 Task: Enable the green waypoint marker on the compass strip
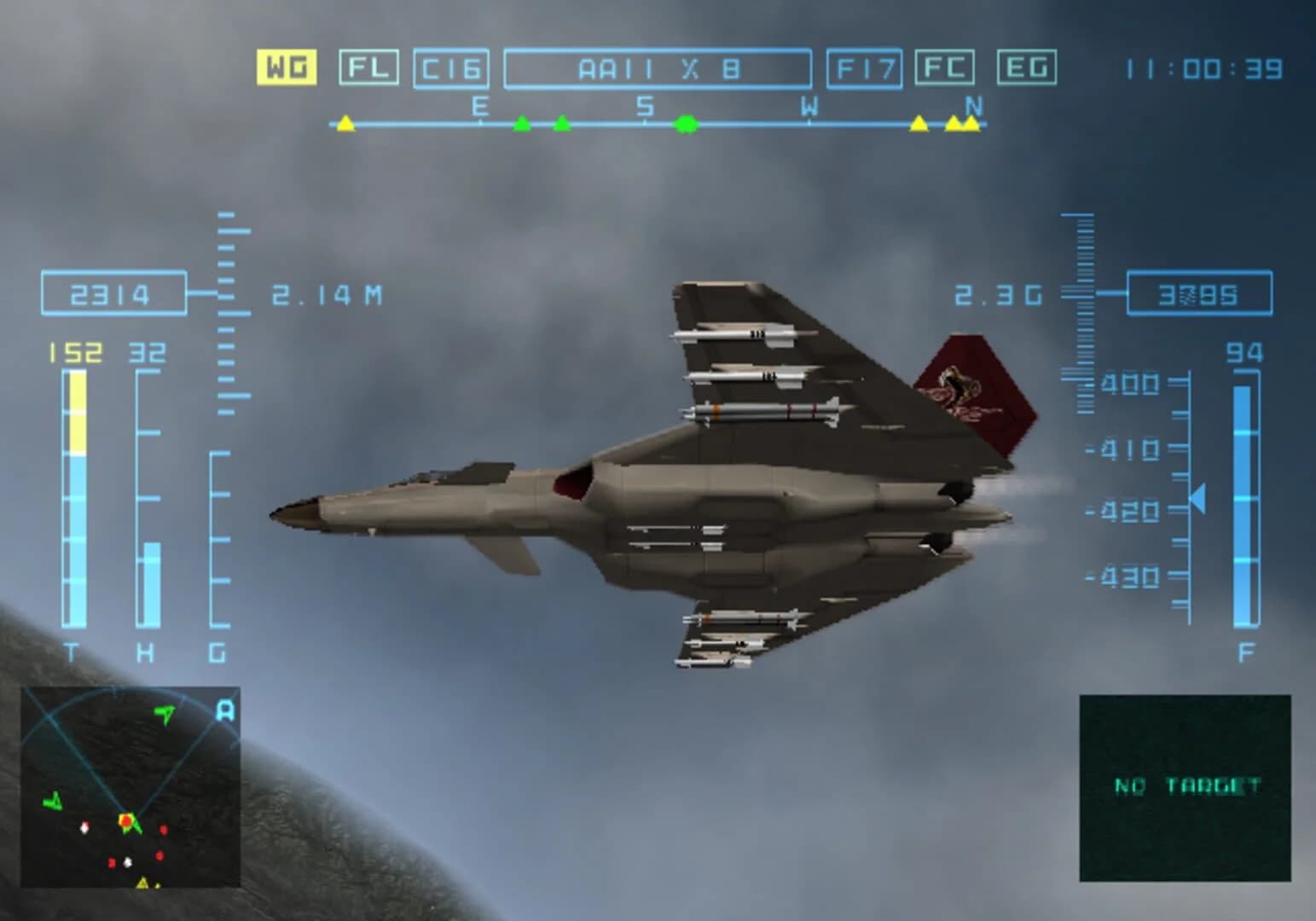tap(685, 125)
